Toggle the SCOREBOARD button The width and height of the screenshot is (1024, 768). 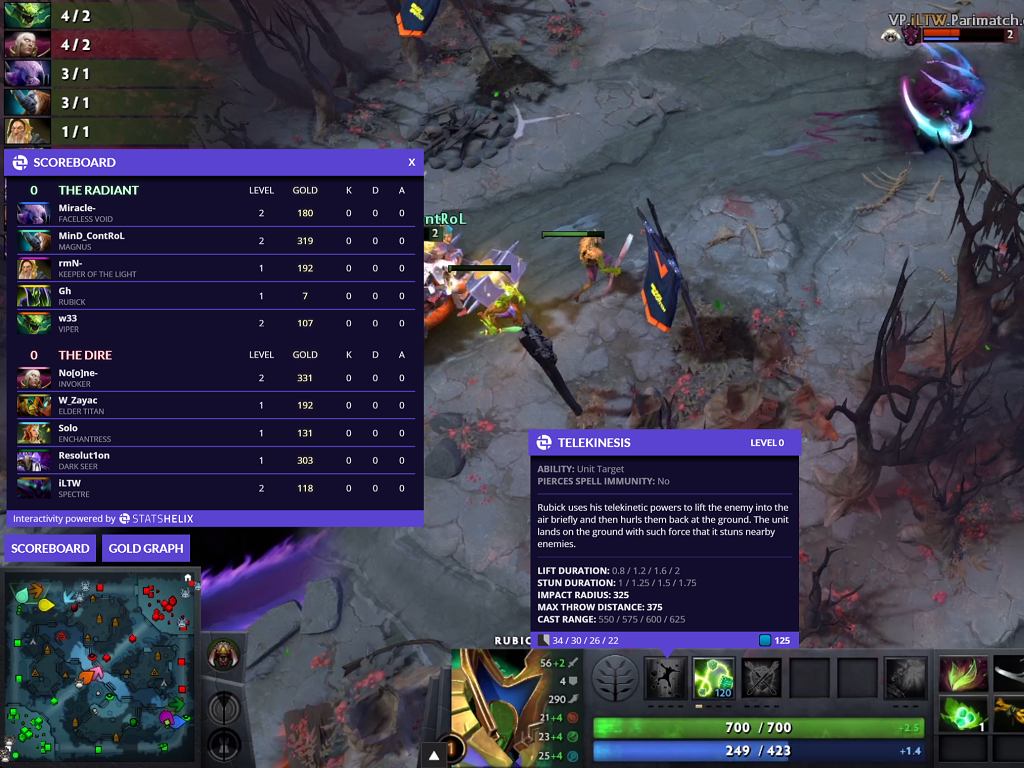(x=50, y=548)
